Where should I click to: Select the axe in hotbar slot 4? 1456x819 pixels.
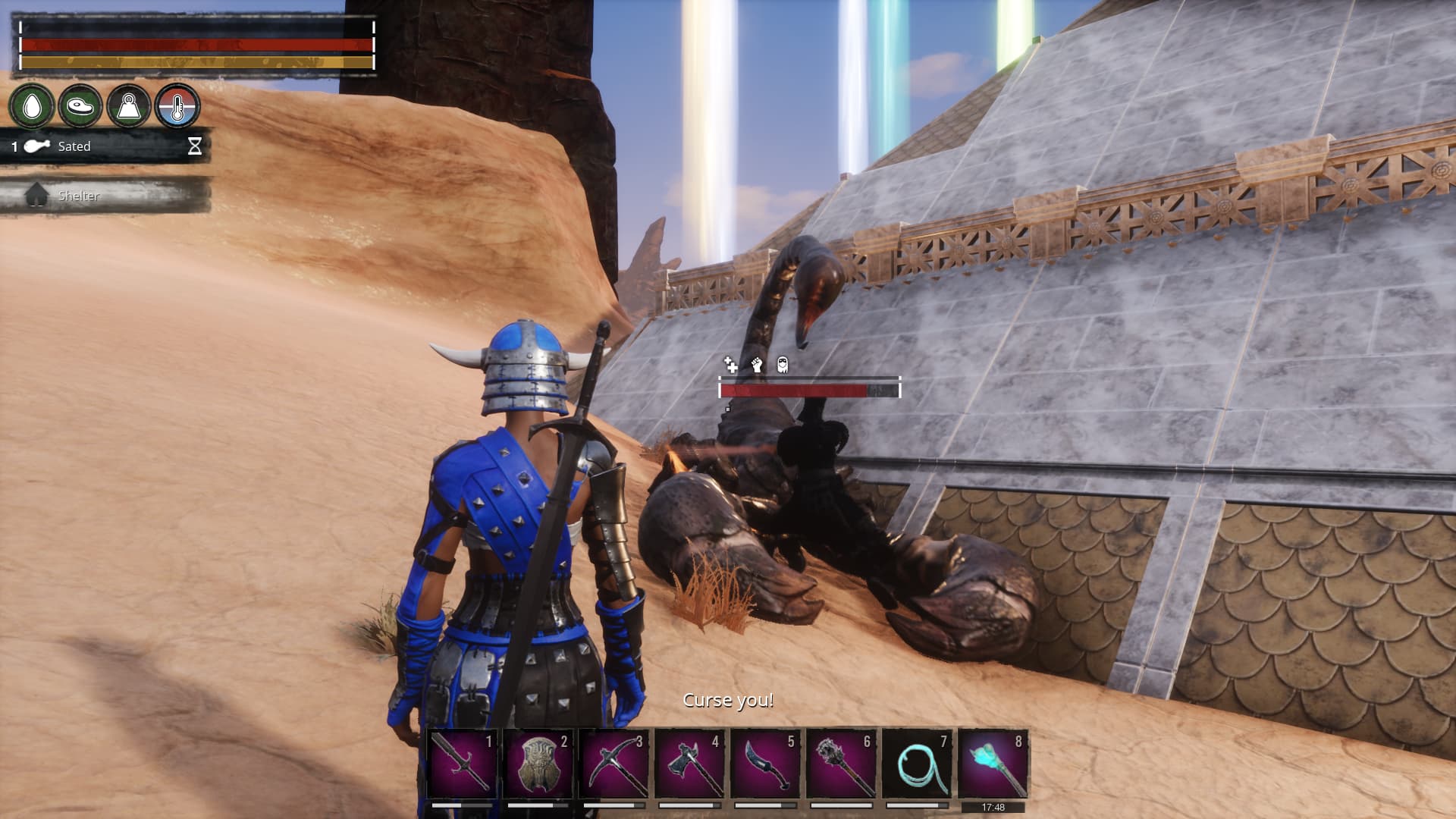[689, 763]
